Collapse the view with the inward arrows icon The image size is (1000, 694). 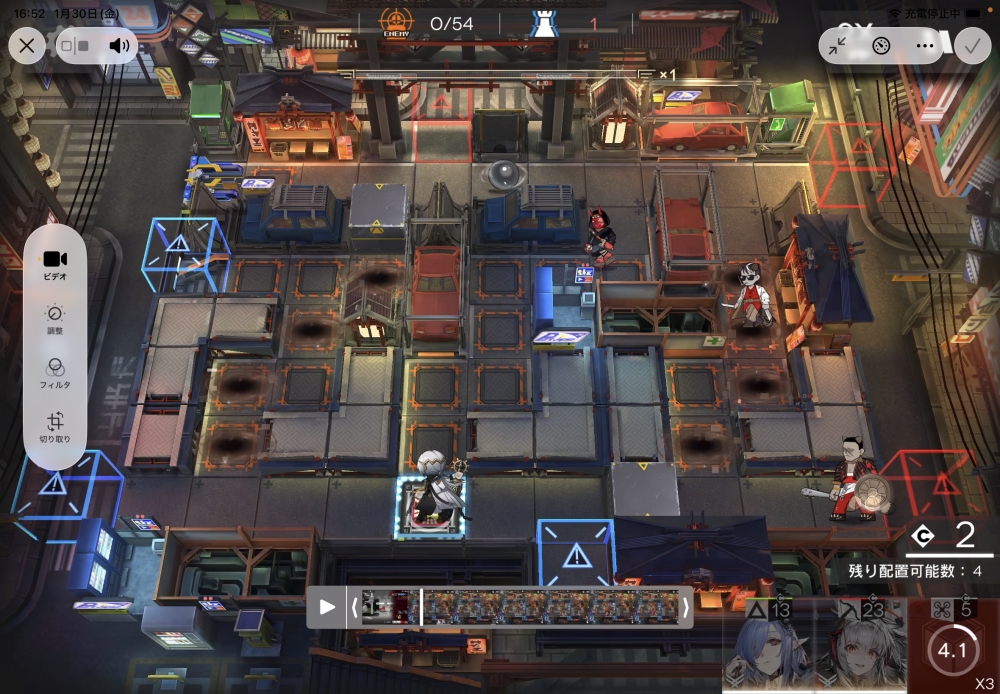click(x=839, y=45)
